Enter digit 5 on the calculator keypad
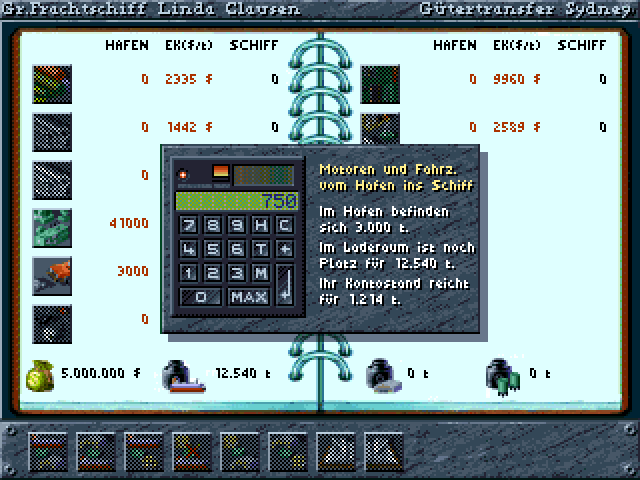 (212, 248)
